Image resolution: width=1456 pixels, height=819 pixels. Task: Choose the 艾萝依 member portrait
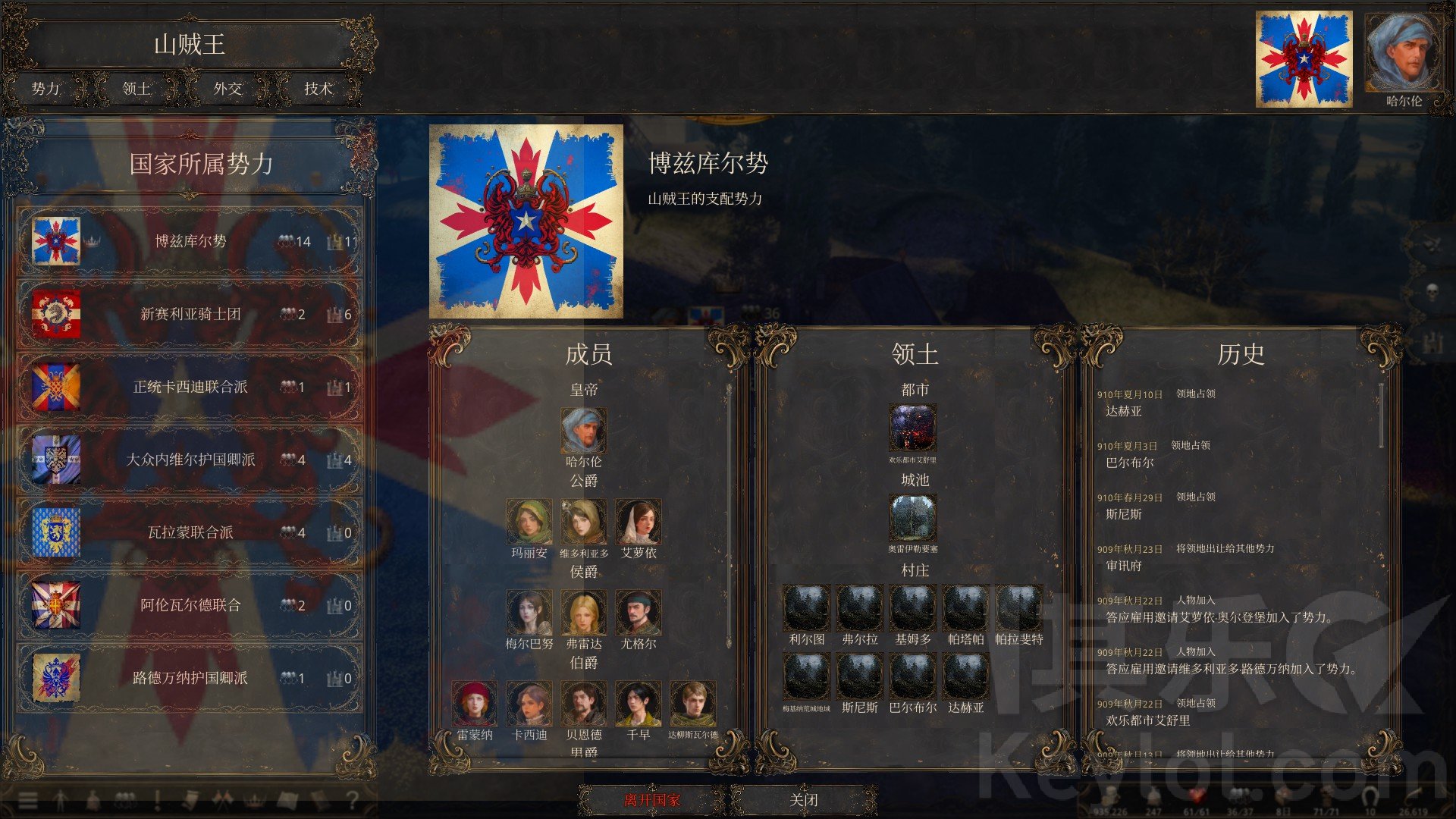coord(638,522)
